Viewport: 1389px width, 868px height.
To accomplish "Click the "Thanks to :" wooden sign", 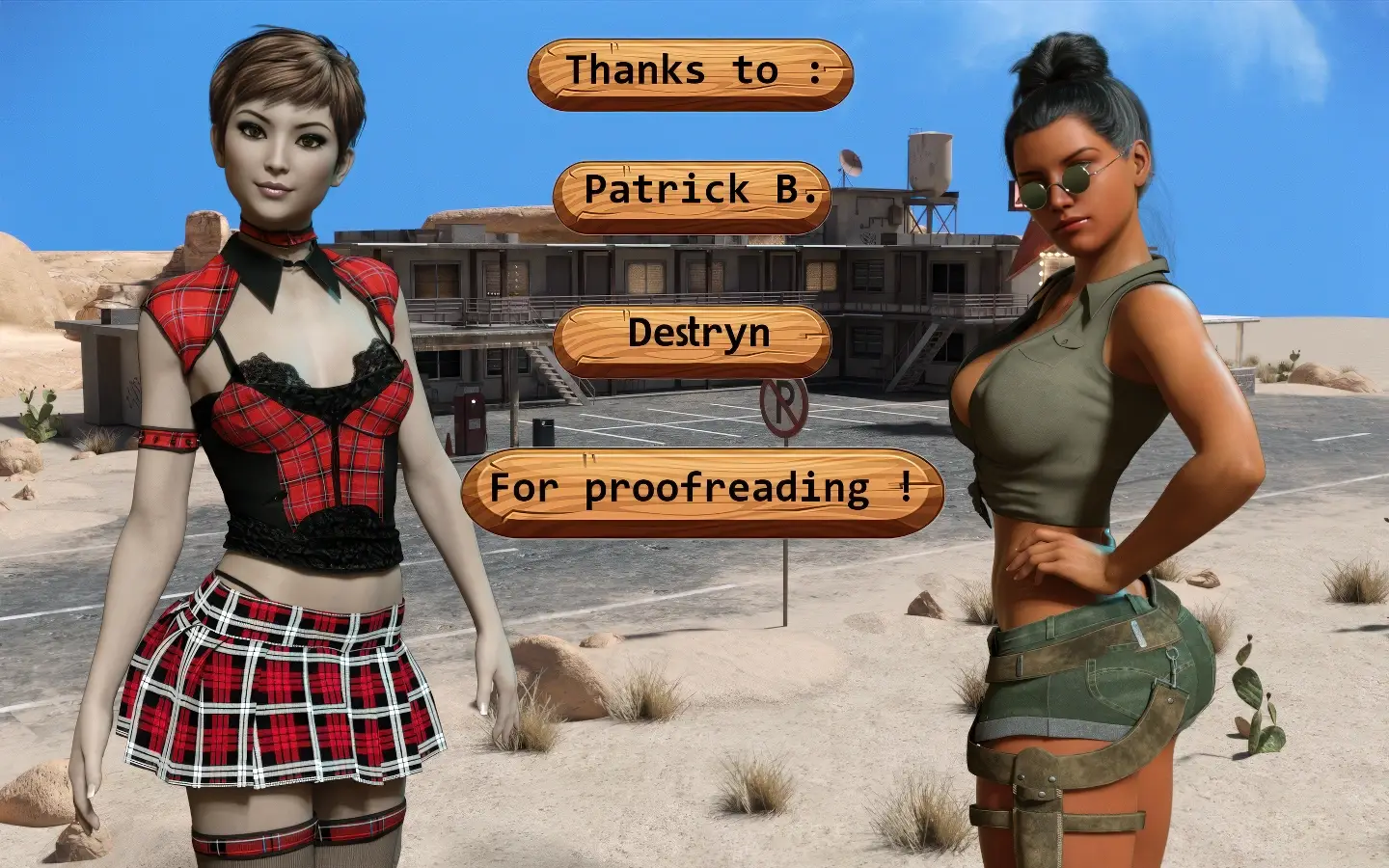I will coord(691,73).
